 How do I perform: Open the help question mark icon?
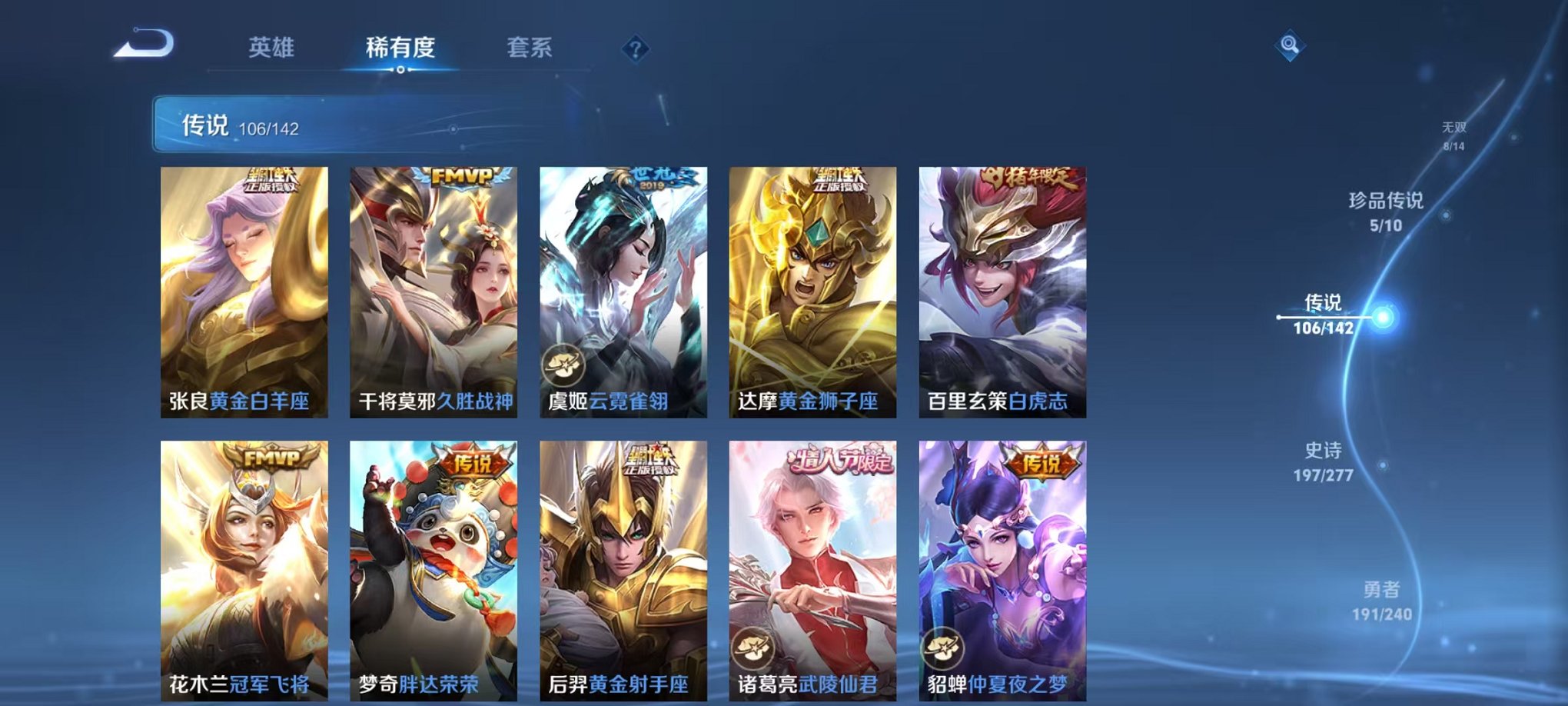635,48
